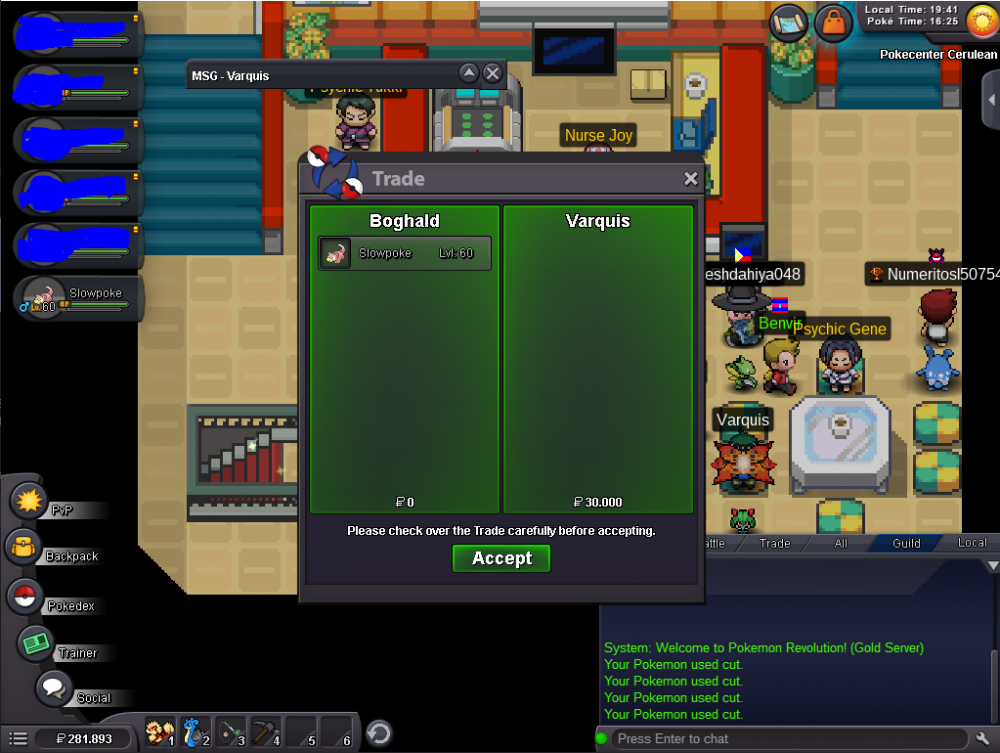Use the Arcanine mount in hotbar slot 1
Image resolution: width=1000 pixels, height=753 pixels.
(x=160, y=733)
